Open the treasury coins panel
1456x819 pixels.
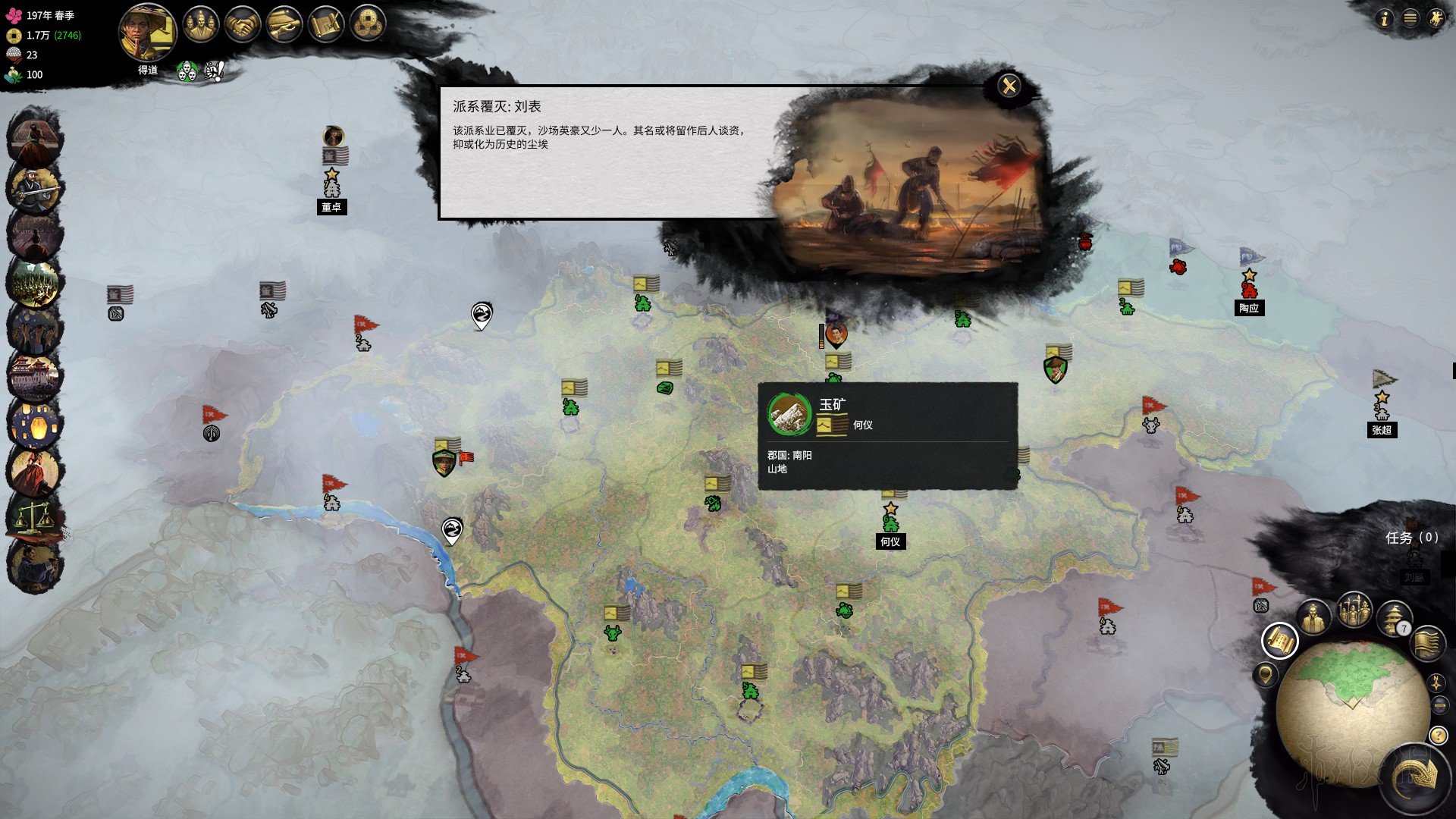click(368, 25)
